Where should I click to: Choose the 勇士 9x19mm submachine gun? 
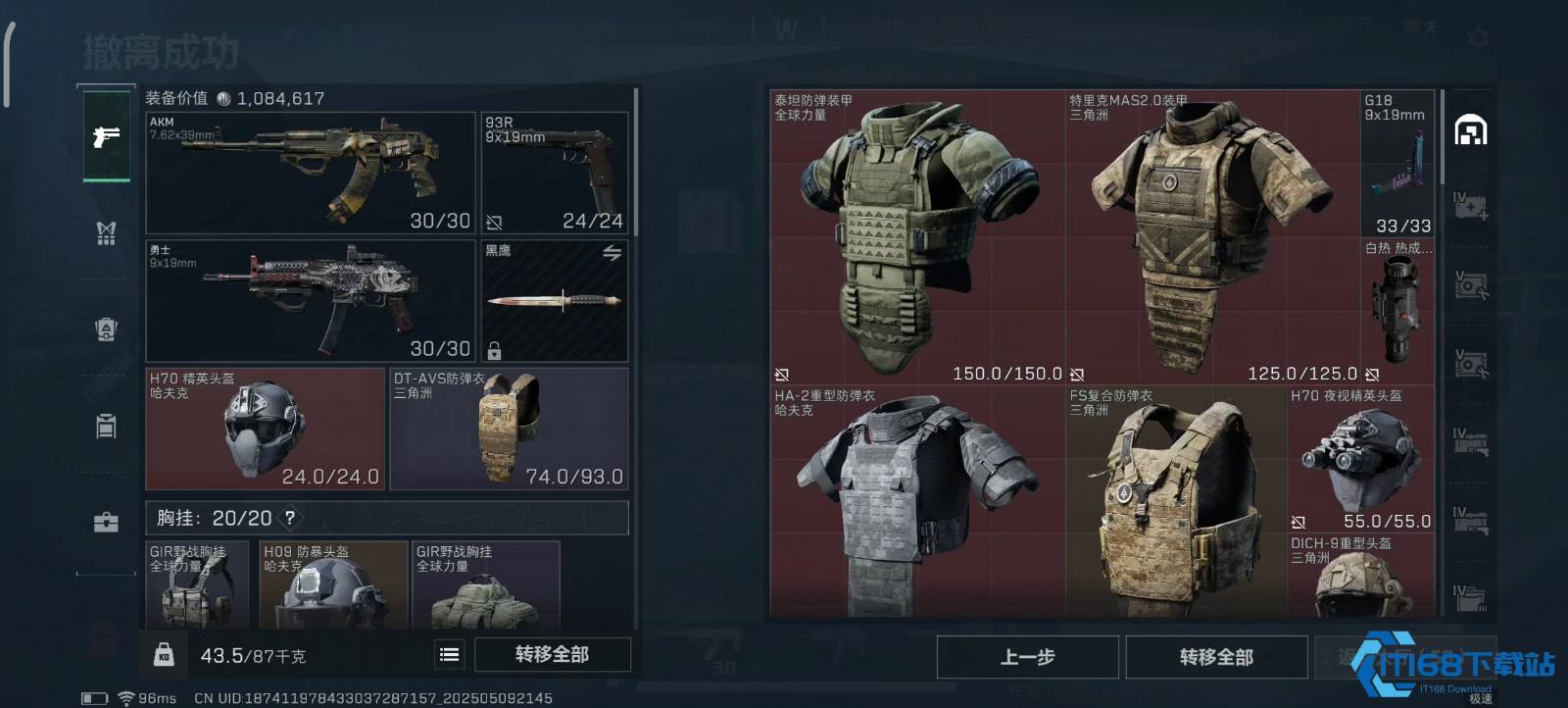tap(310, 301)
